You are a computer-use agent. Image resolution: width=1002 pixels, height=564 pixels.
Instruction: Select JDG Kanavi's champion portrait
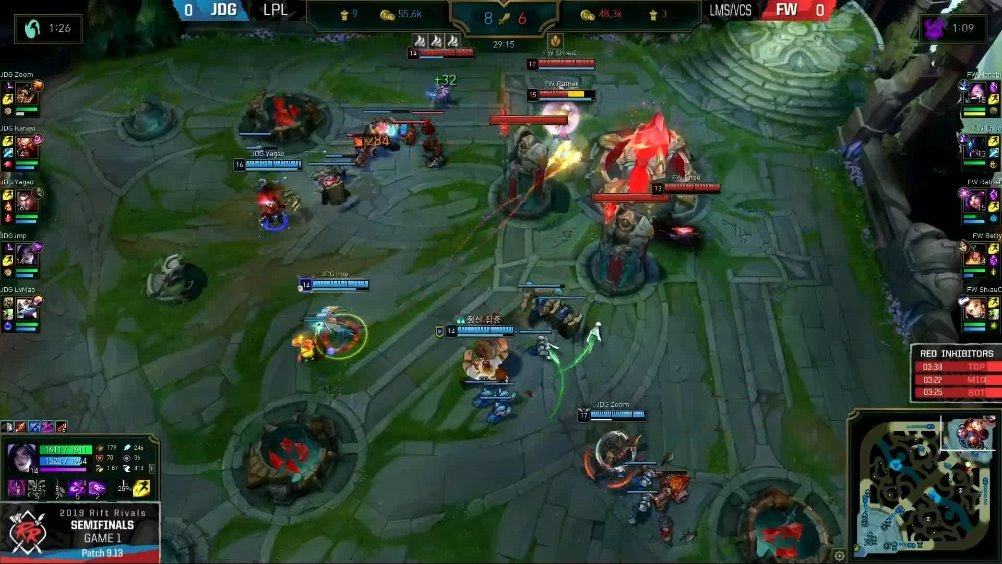[x=25, y=148]
